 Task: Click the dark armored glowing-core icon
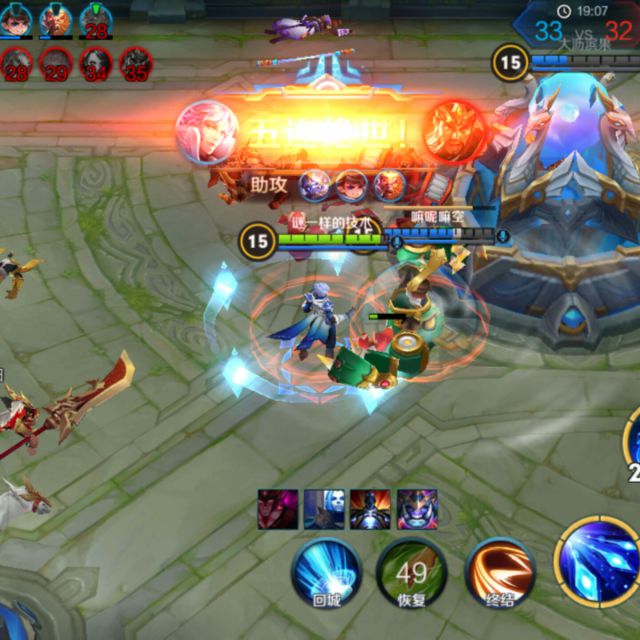[x=370, y=509]
